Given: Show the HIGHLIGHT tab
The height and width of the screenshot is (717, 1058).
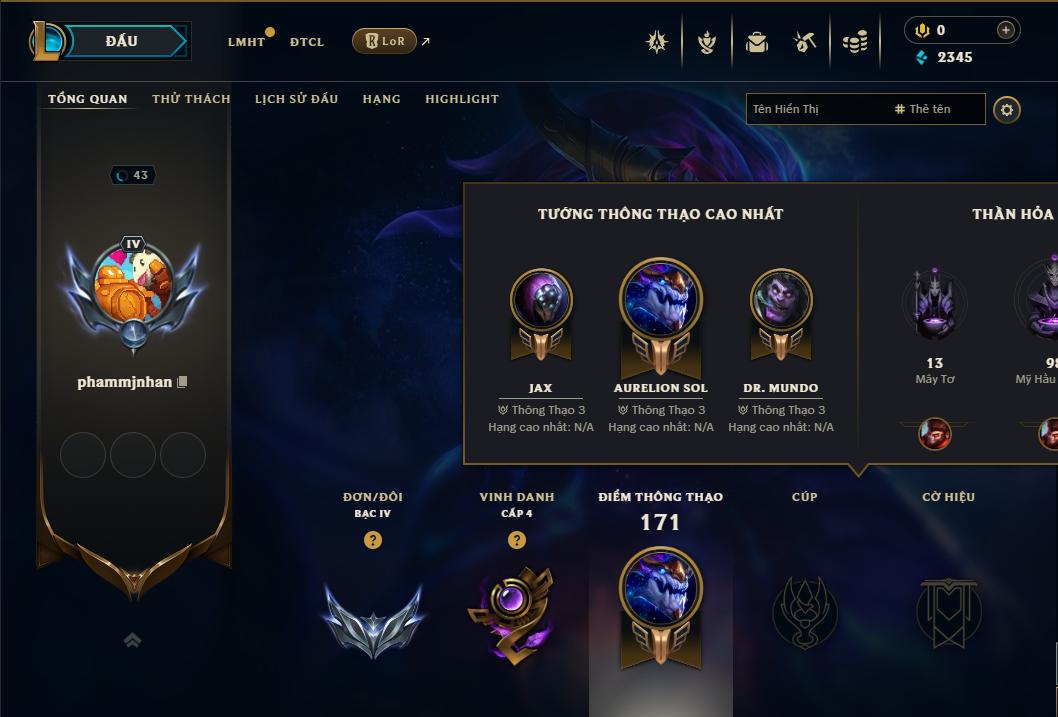Looking at the screenshot, I should (x=462, y=99).
